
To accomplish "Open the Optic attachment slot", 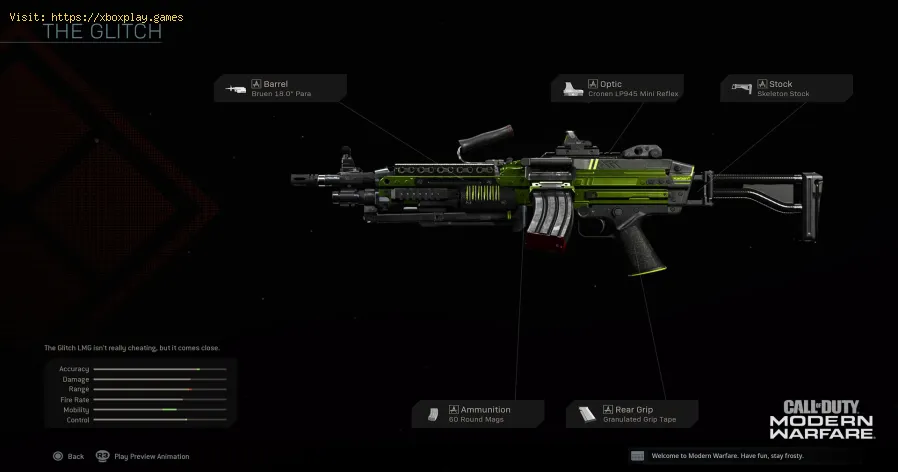I will click(616, 88).
